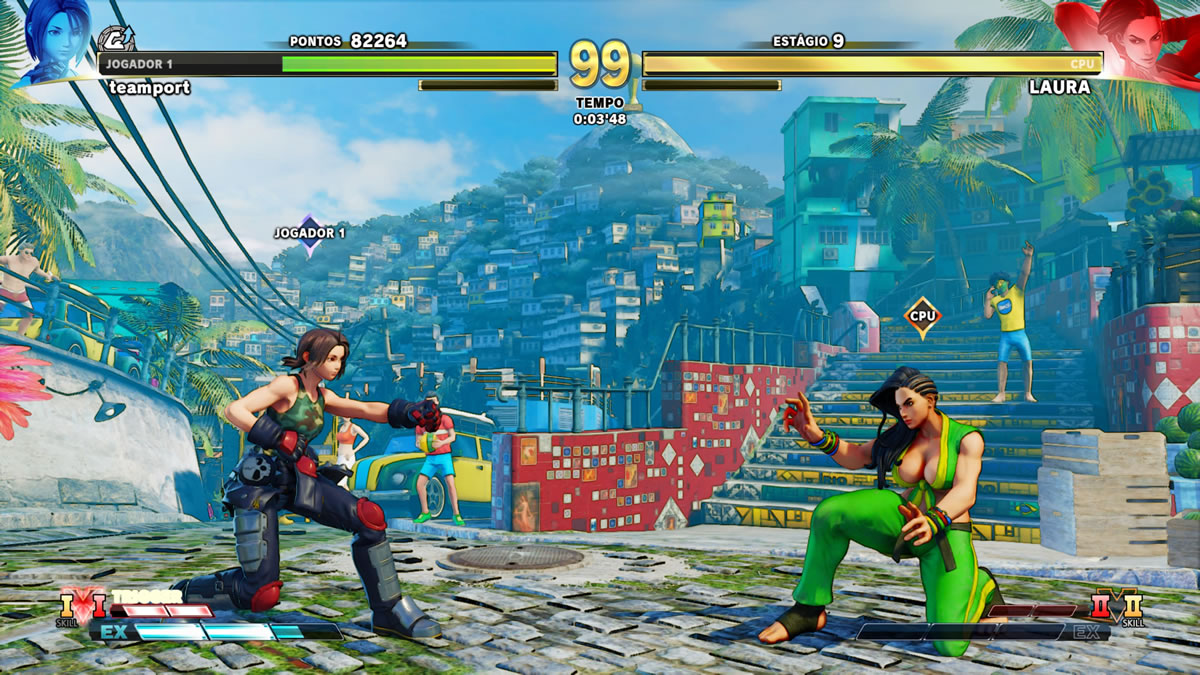Select Laura's yellow V-Skill II icon

click(x=1132, y=605)
